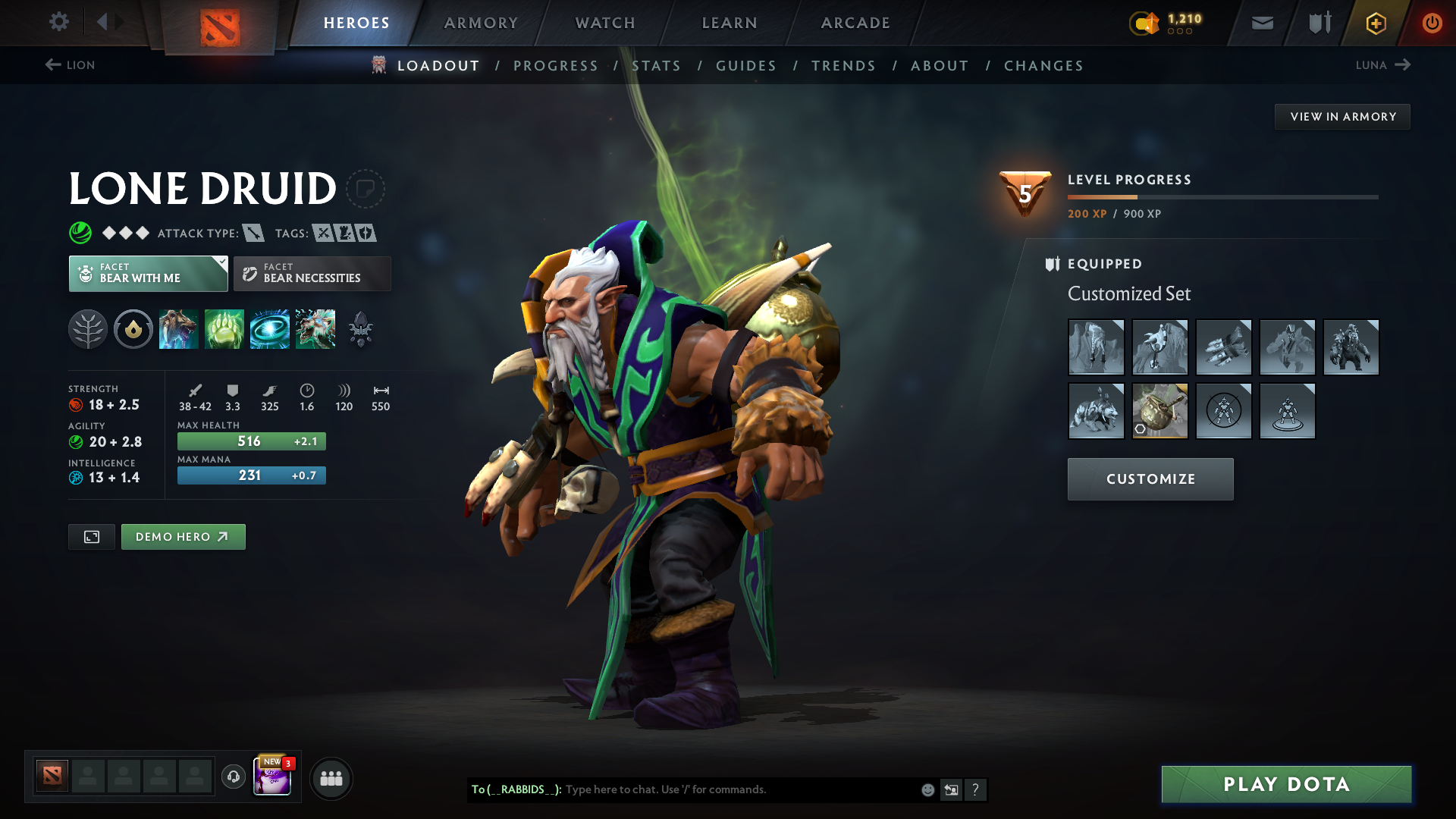The width and height of the screenshot is (1456, 819).
Task: Click the Dota Plus hexagon icon
Action: 1375,23
